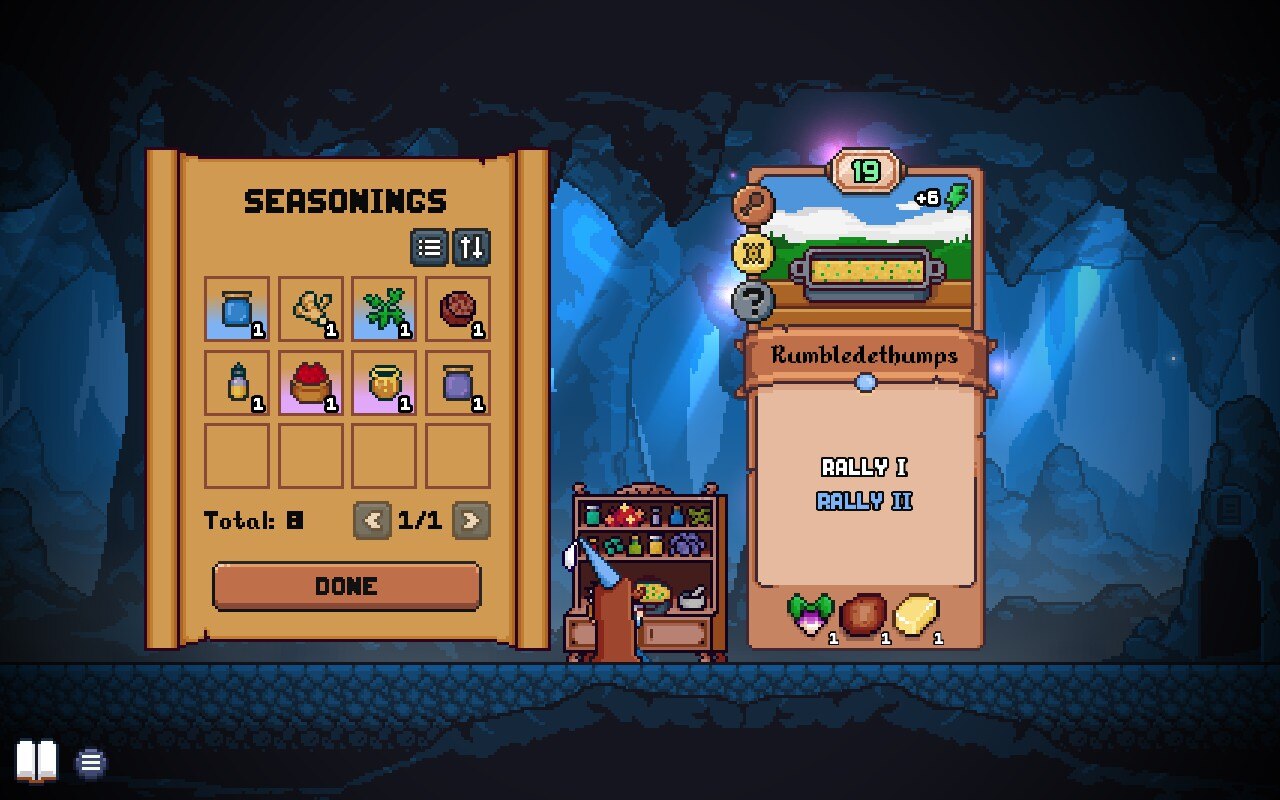The image size is (1280, 800).
Task: Select the turnip ingredient on the card
Action: tap(811, 616)
